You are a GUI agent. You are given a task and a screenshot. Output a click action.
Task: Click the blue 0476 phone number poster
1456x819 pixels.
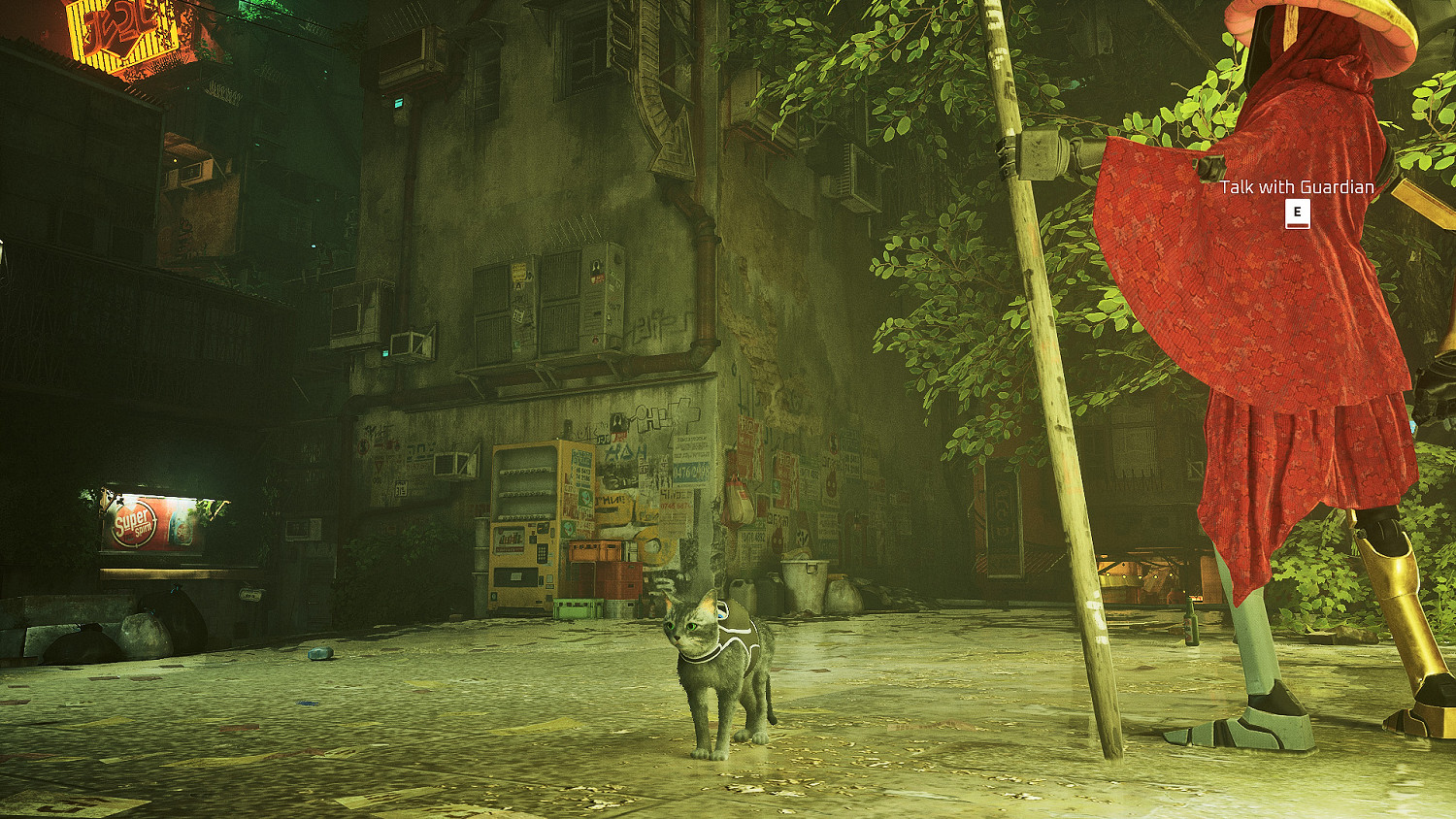[x=691, y=471]
